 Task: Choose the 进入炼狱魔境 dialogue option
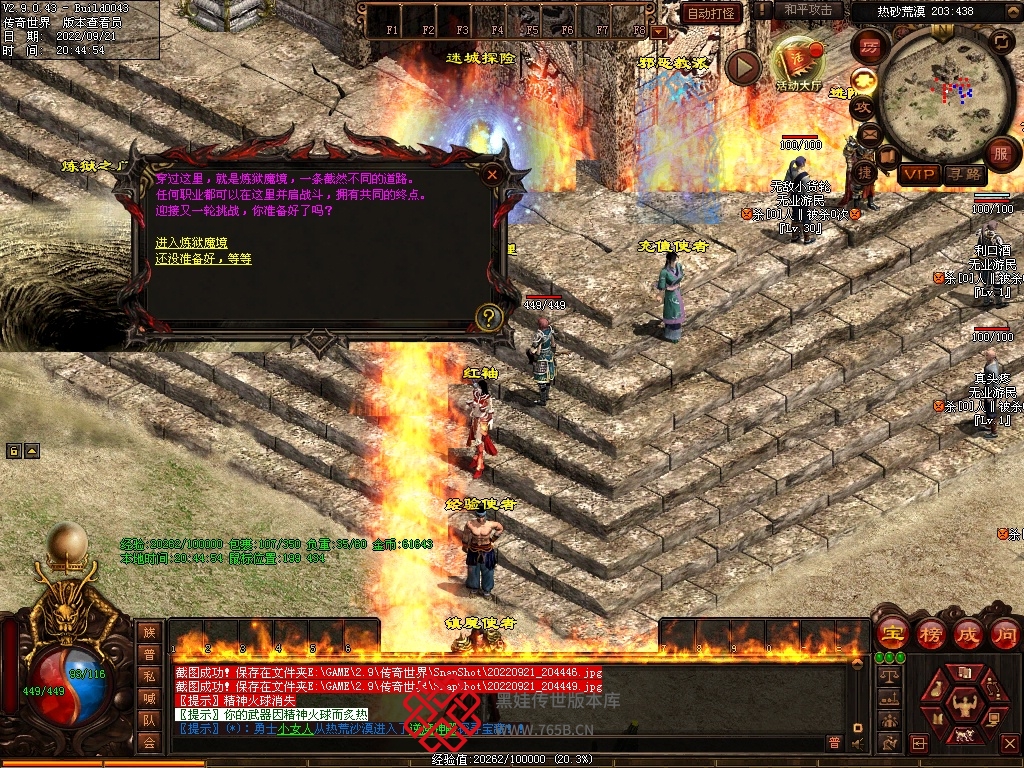pyautogui.click(x=191, y=243)
